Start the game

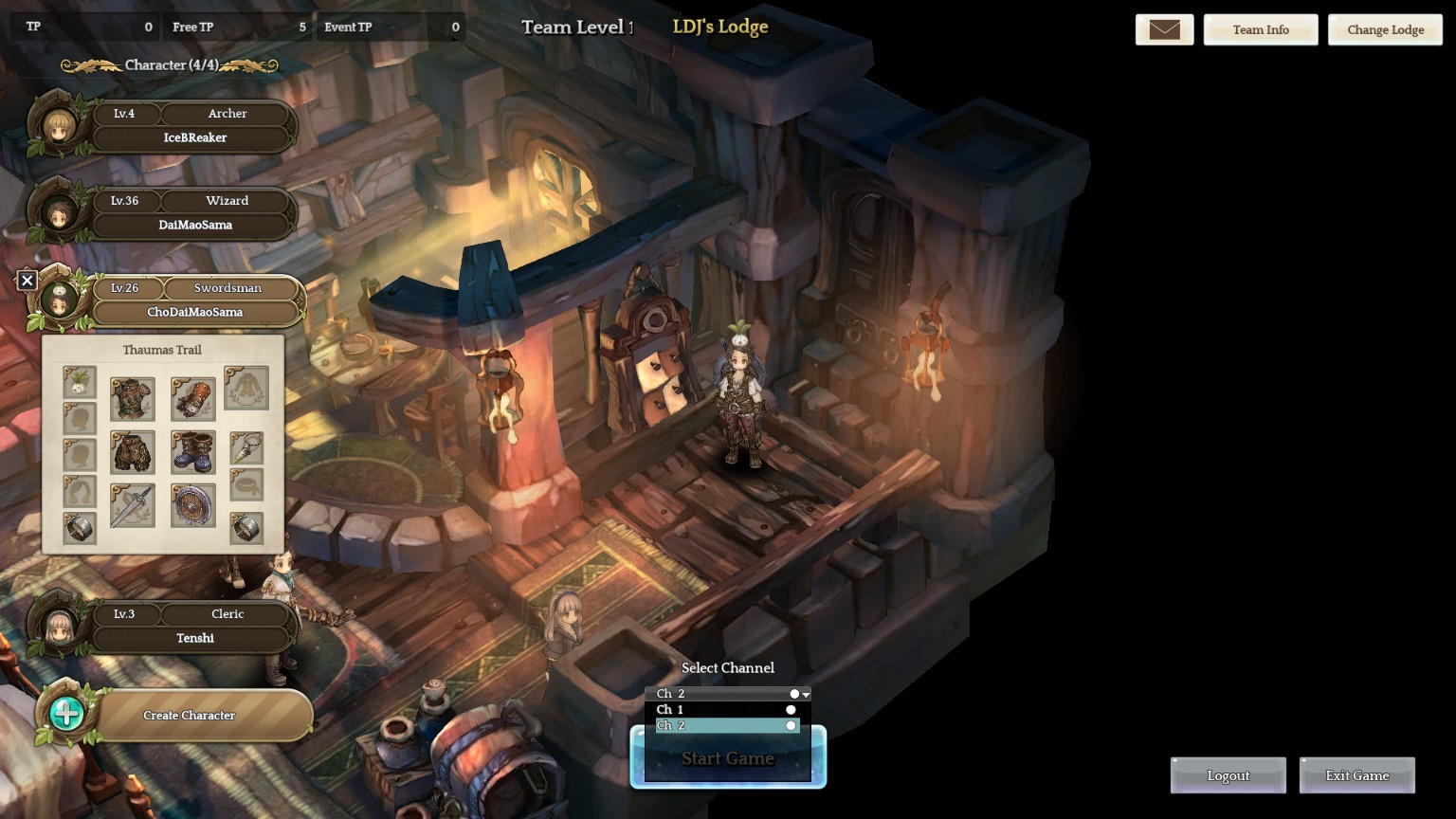pos(728,758)
